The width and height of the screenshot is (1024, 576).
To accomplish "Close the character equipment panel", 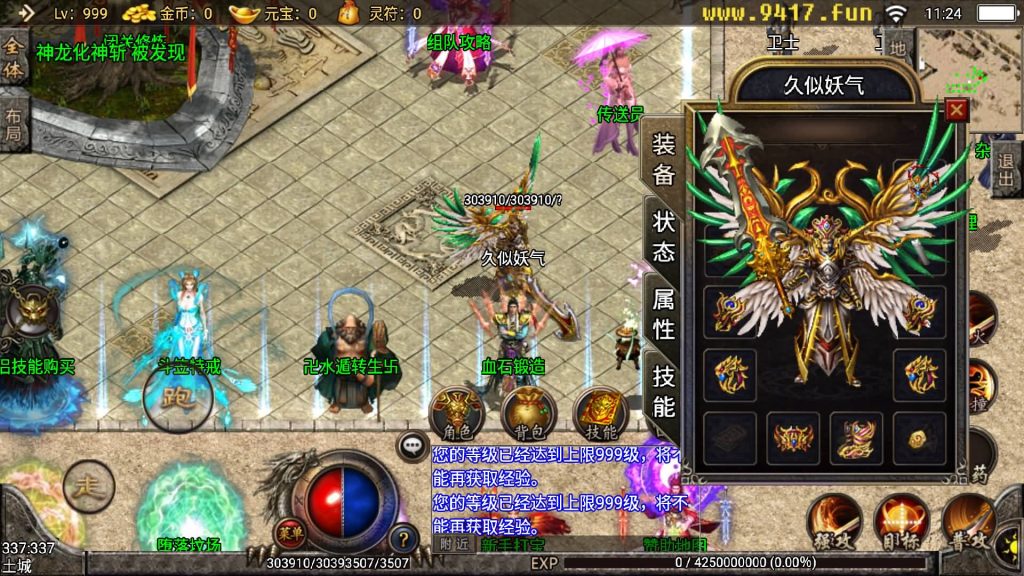I will click(957, 110).
